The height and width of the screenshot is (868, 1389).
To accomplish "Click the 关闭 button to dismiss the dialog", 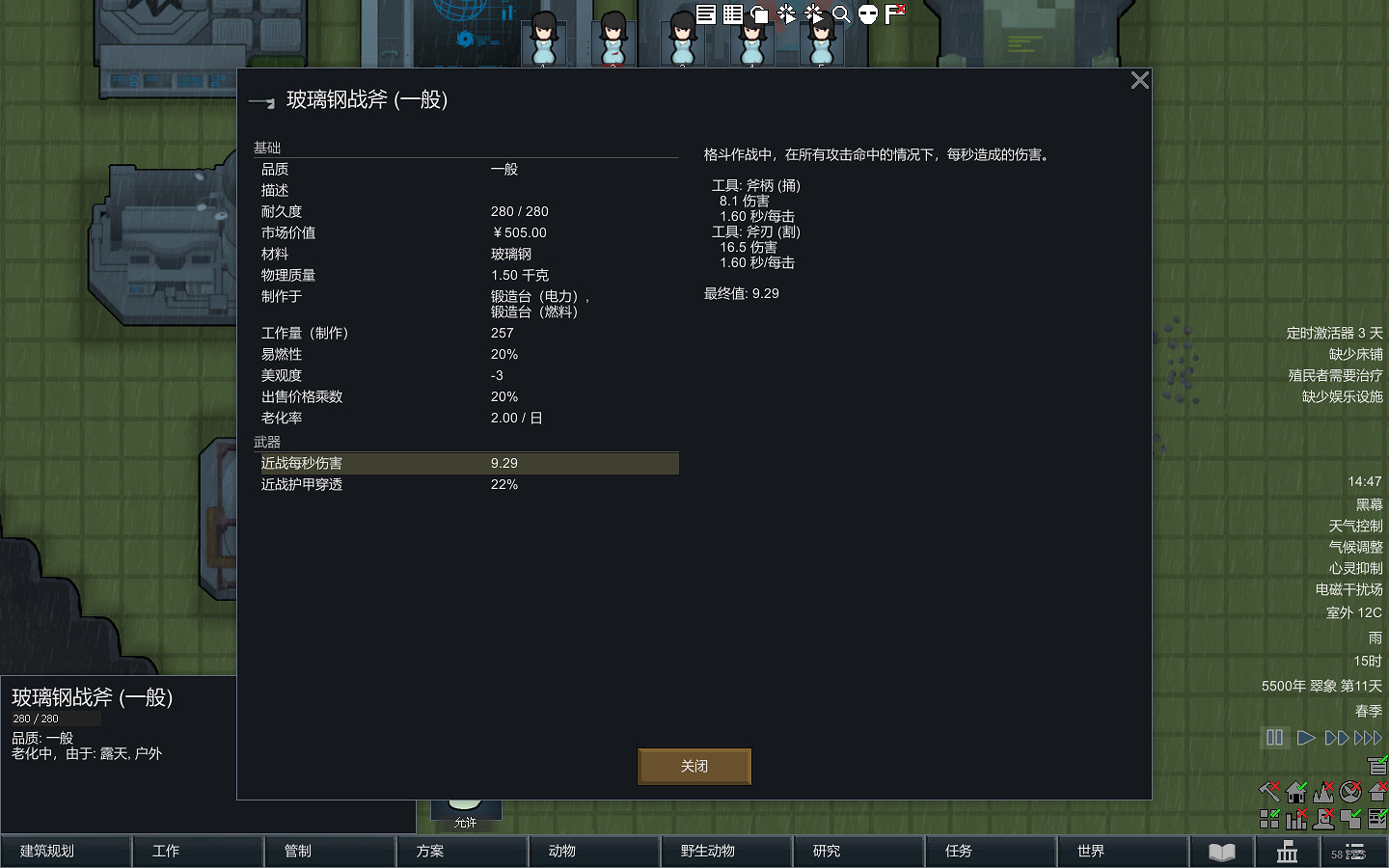I will coord(694,766).
